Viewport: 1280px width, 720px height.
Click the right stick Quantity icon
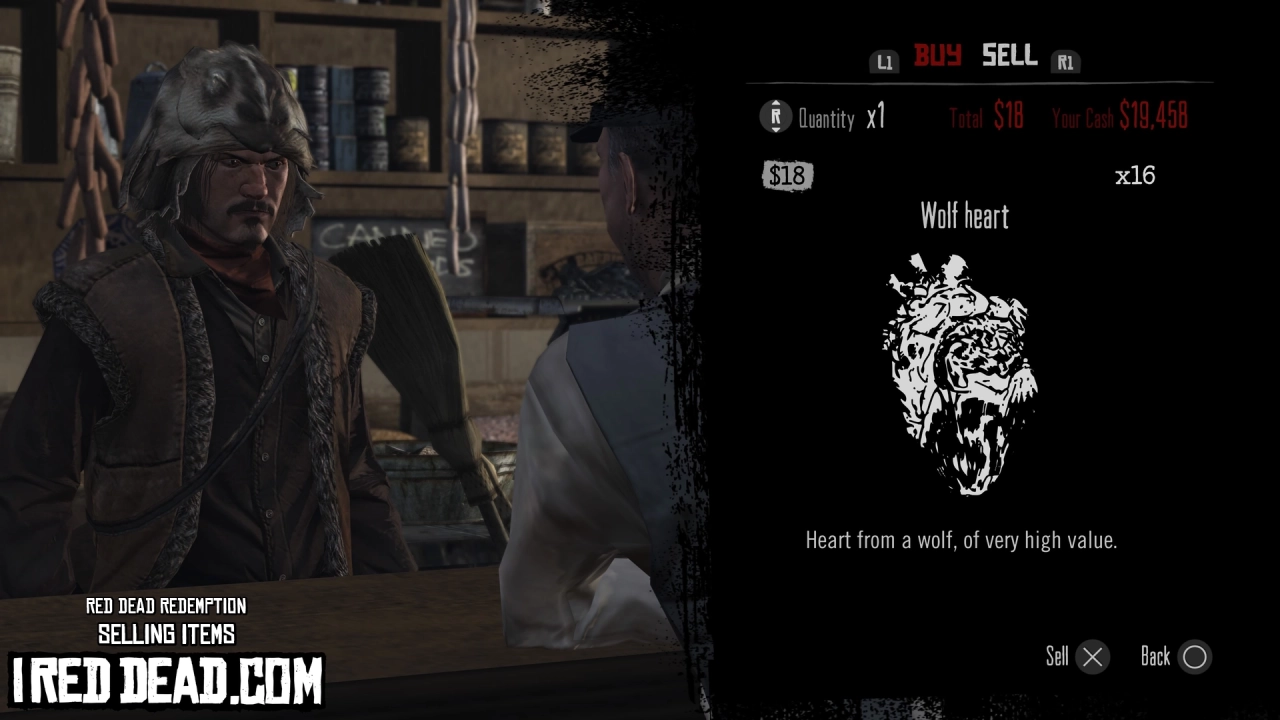[x=774, y=118]
